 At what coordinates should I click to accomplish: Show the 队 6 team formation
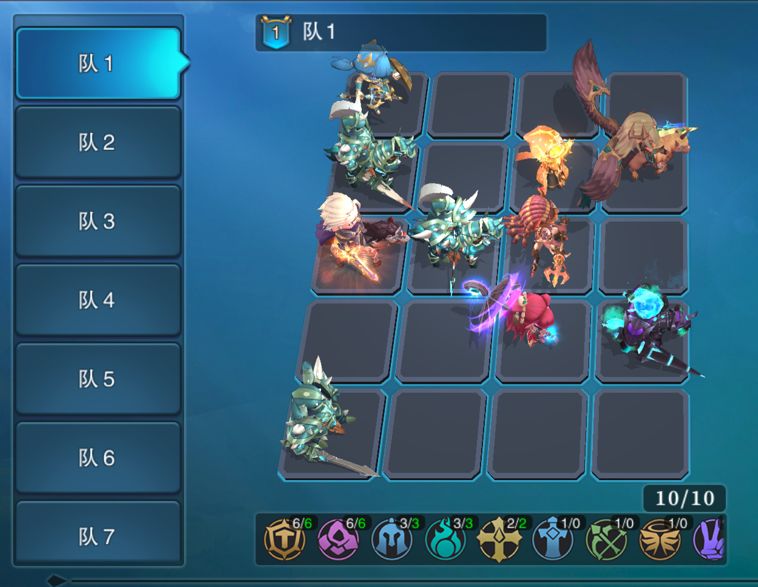97,458
